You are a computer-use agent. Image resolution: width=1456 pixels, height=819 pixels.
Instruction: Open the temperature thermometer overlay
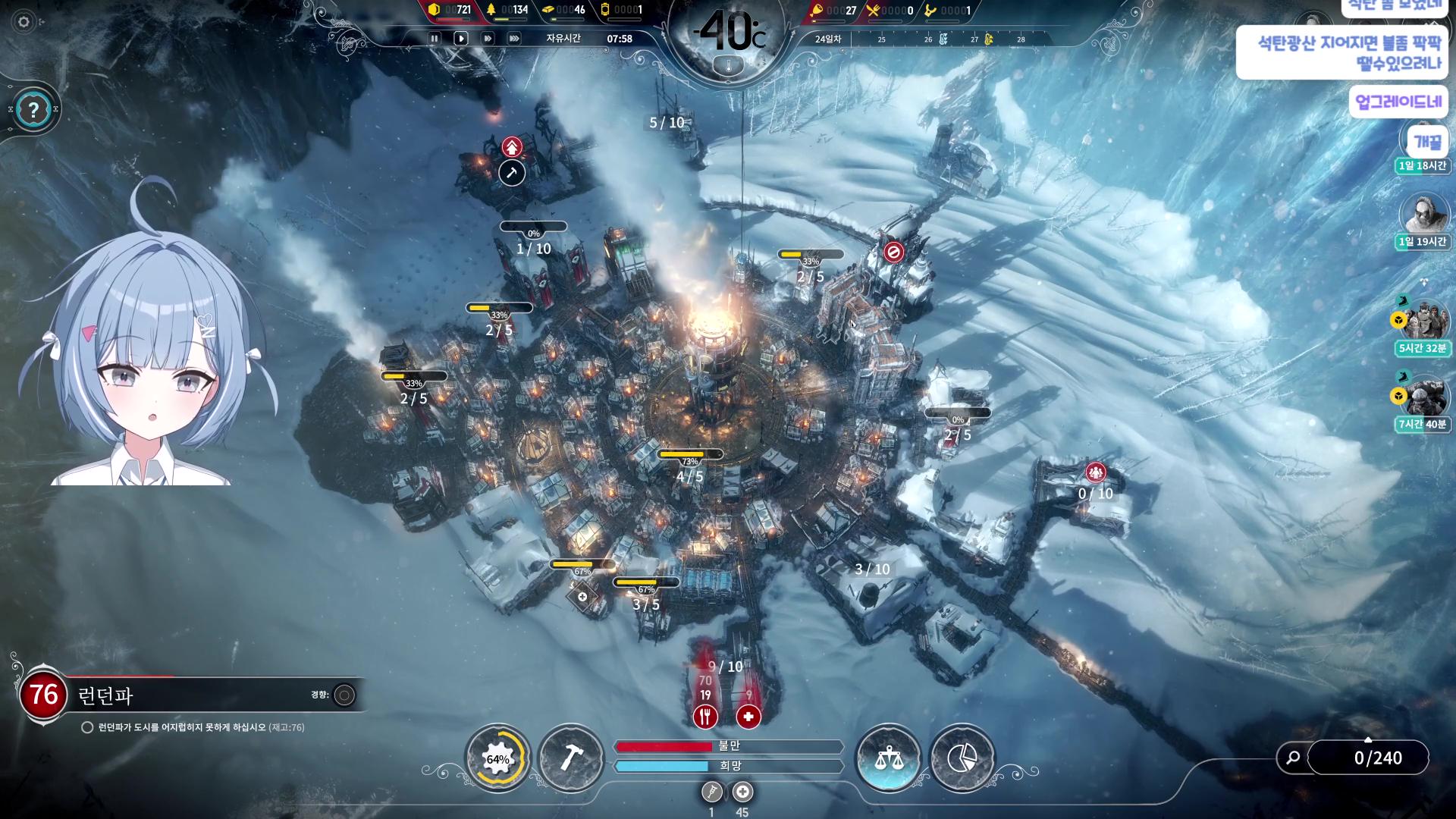pyautogui.click(x=728, y=67)
